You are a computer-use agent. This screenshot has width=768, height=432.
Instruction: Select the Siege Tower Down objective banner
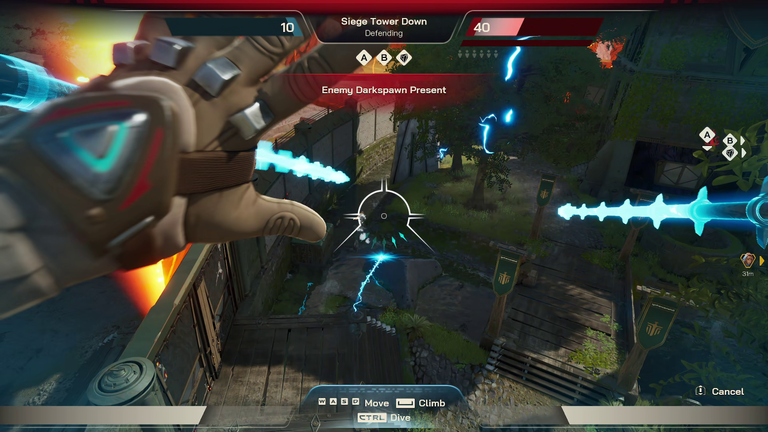click(x=384, y=26)
